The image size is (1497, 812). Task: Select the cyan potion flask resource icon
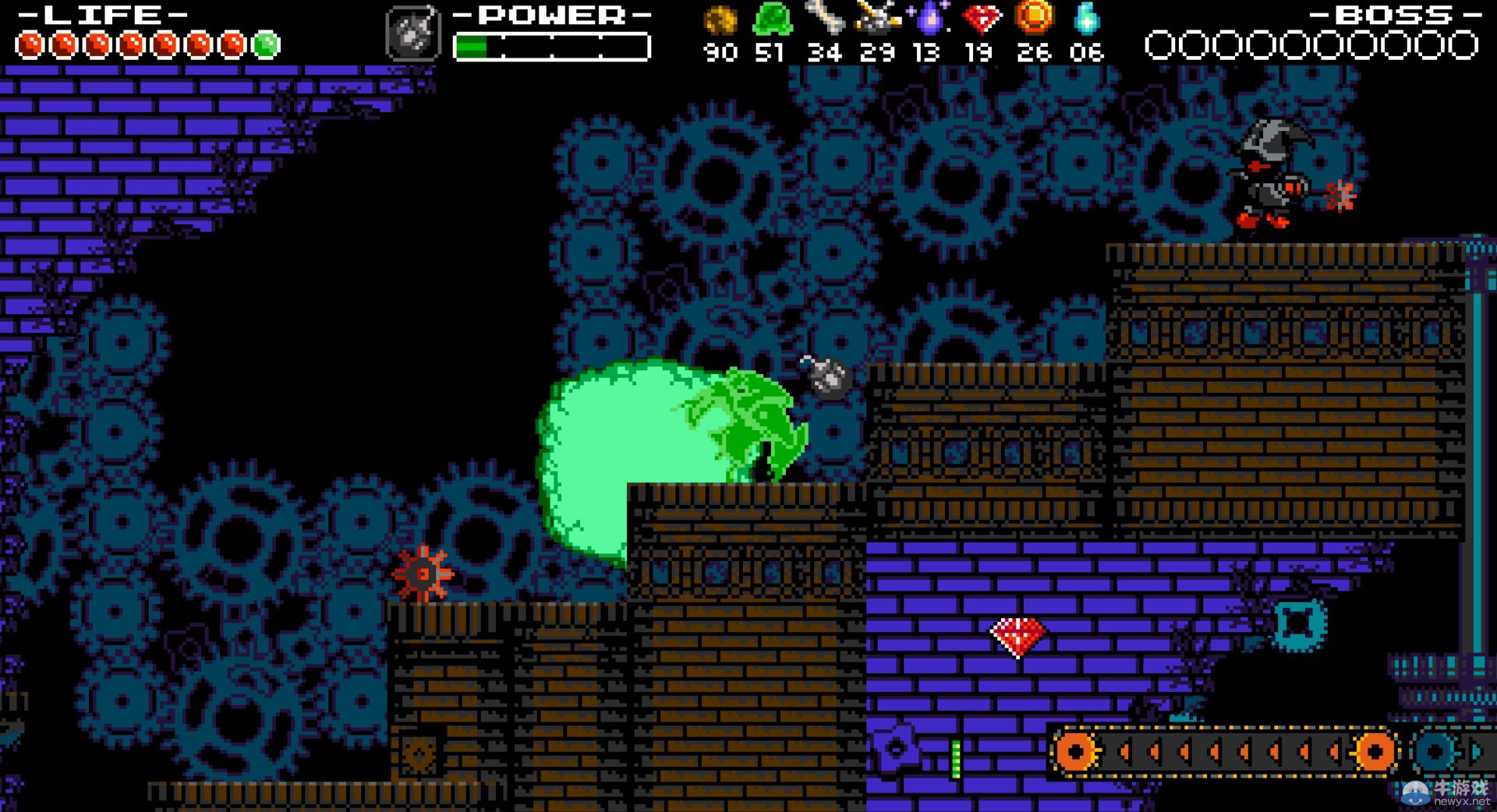[1086, 19]
